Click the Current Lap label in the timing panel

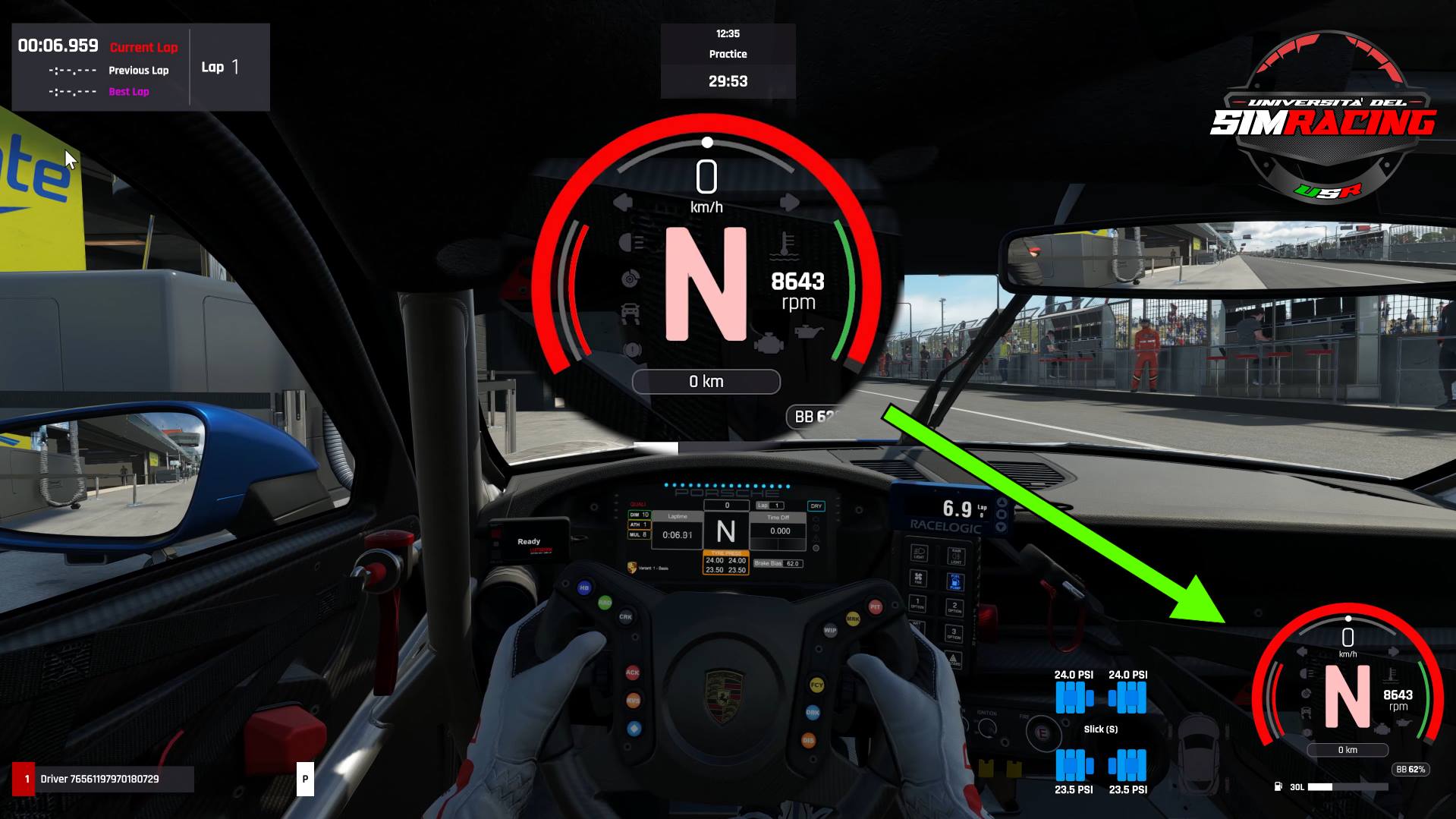(x=144, y=47)
